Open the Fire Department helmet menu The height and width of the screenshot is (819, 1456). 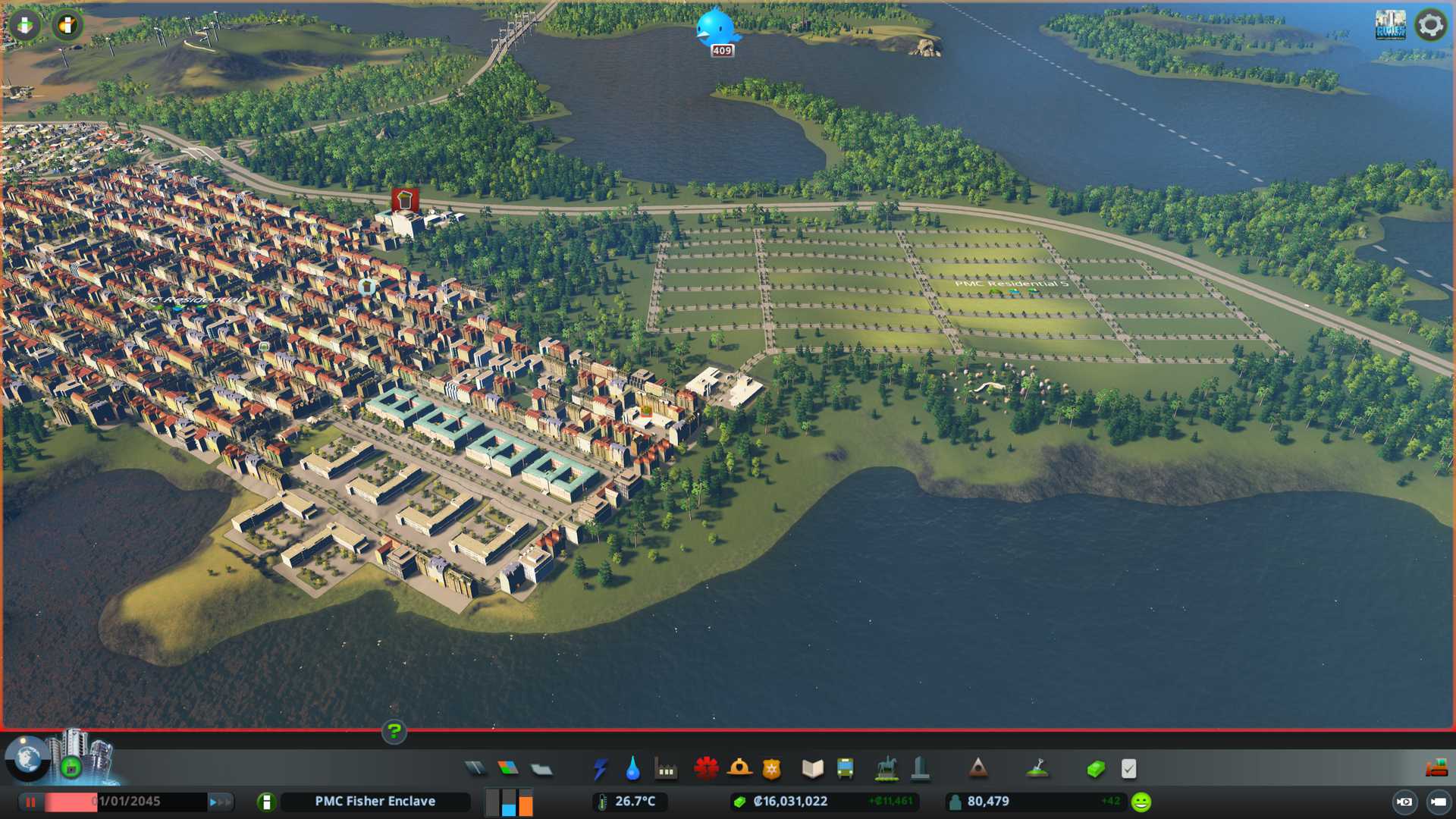(x=739, y=768)
